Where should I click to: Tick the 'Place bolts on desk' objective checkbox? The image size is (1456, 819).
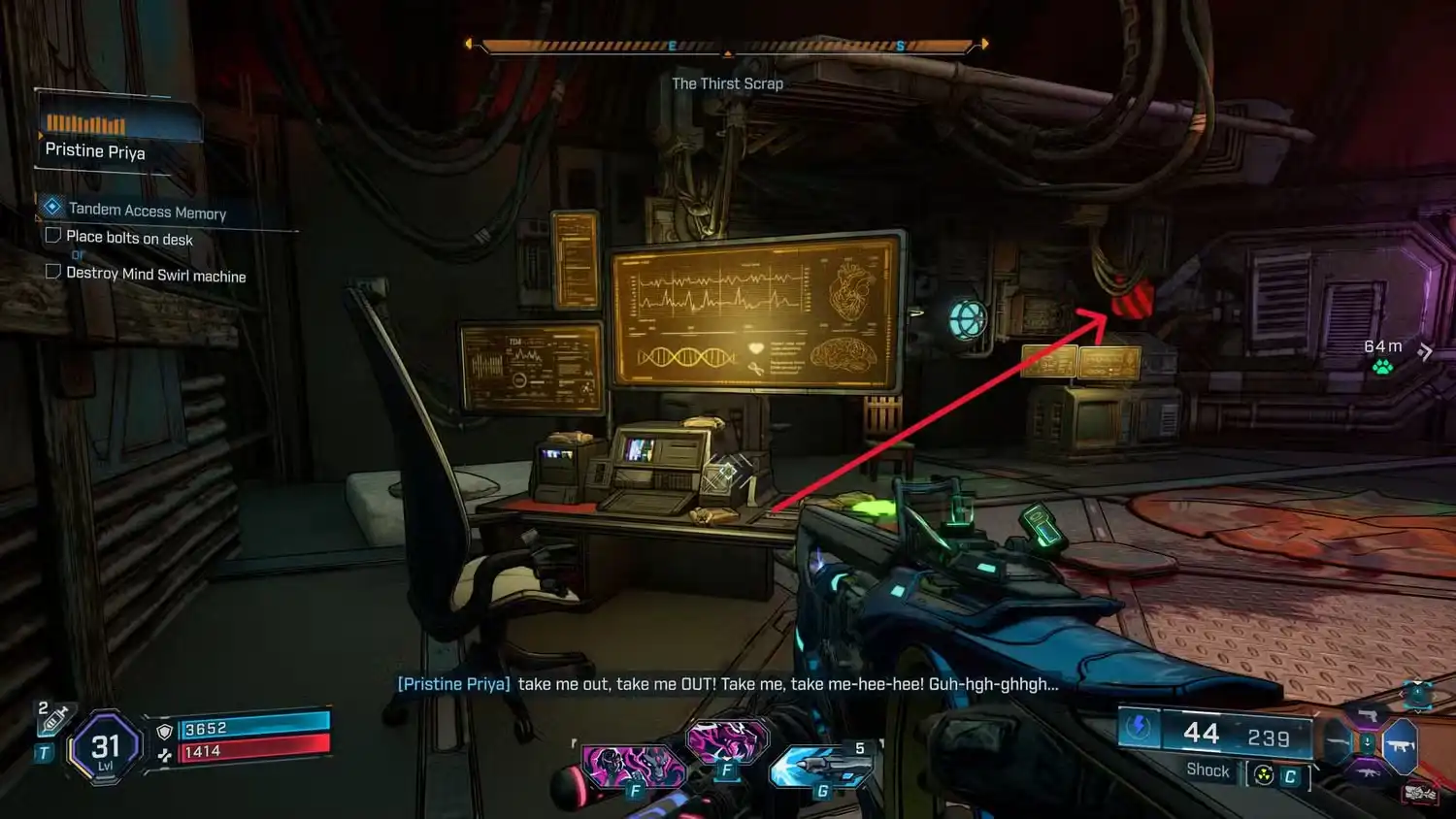pos(53,236)
